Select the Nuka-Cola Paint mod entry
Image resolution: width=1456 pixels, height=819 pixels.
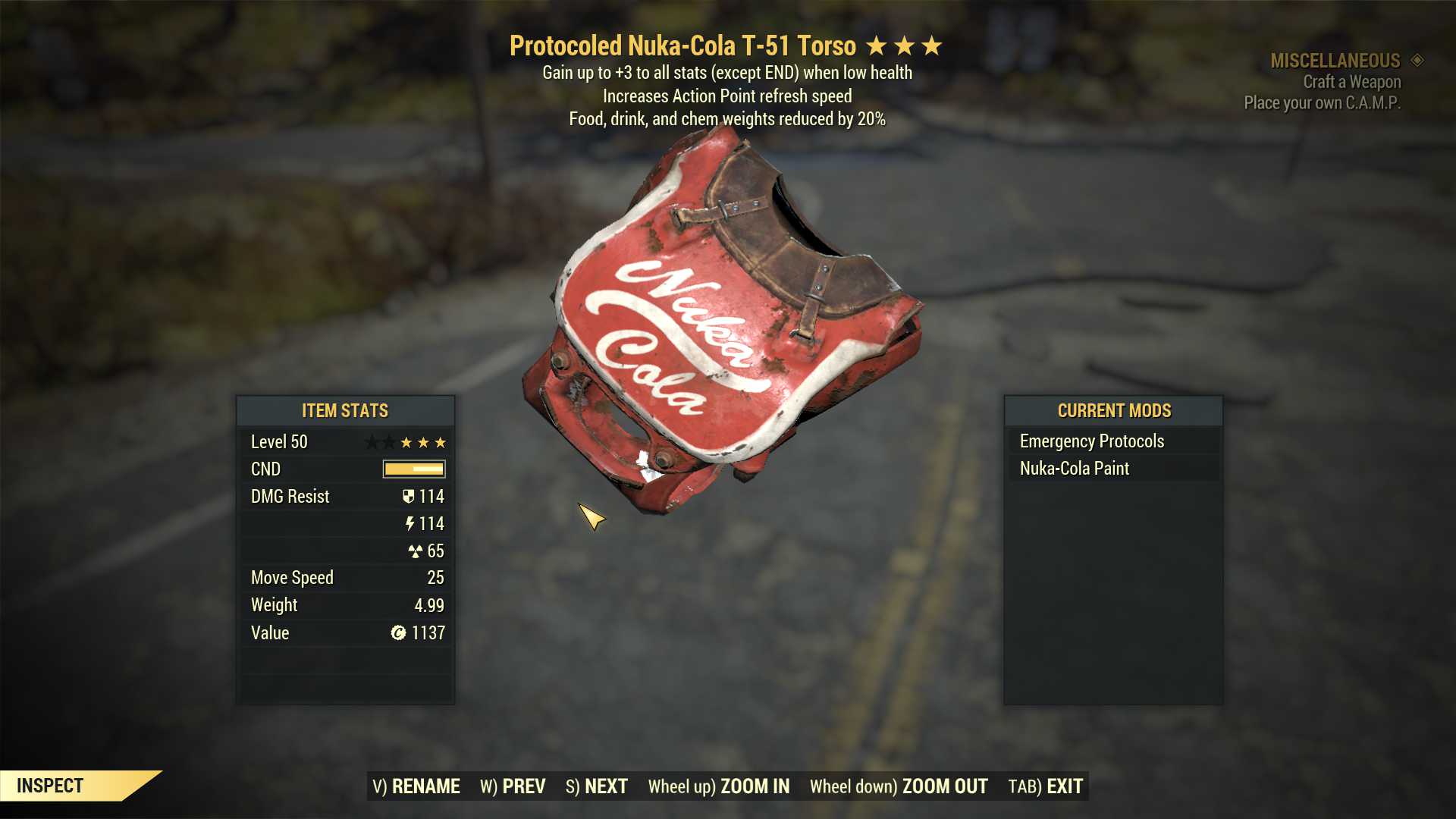tap(1074, 469)
